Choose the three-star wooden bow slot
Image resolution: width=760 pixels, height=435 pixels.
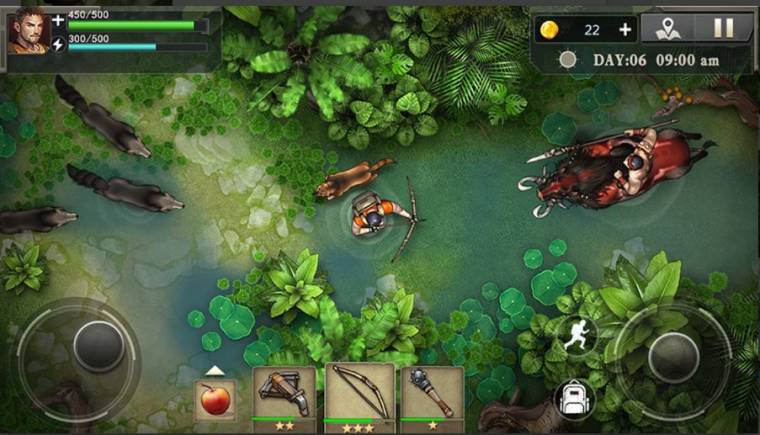(359, 397)
